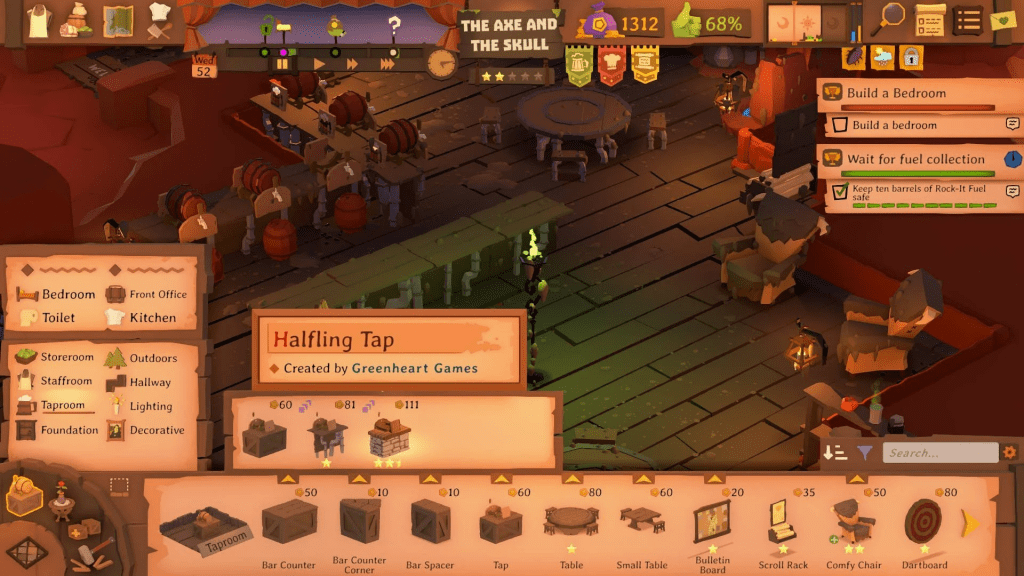The image size is (1024, 576).
Task: Open the staff apron menu icon
Action: point(38,19)
